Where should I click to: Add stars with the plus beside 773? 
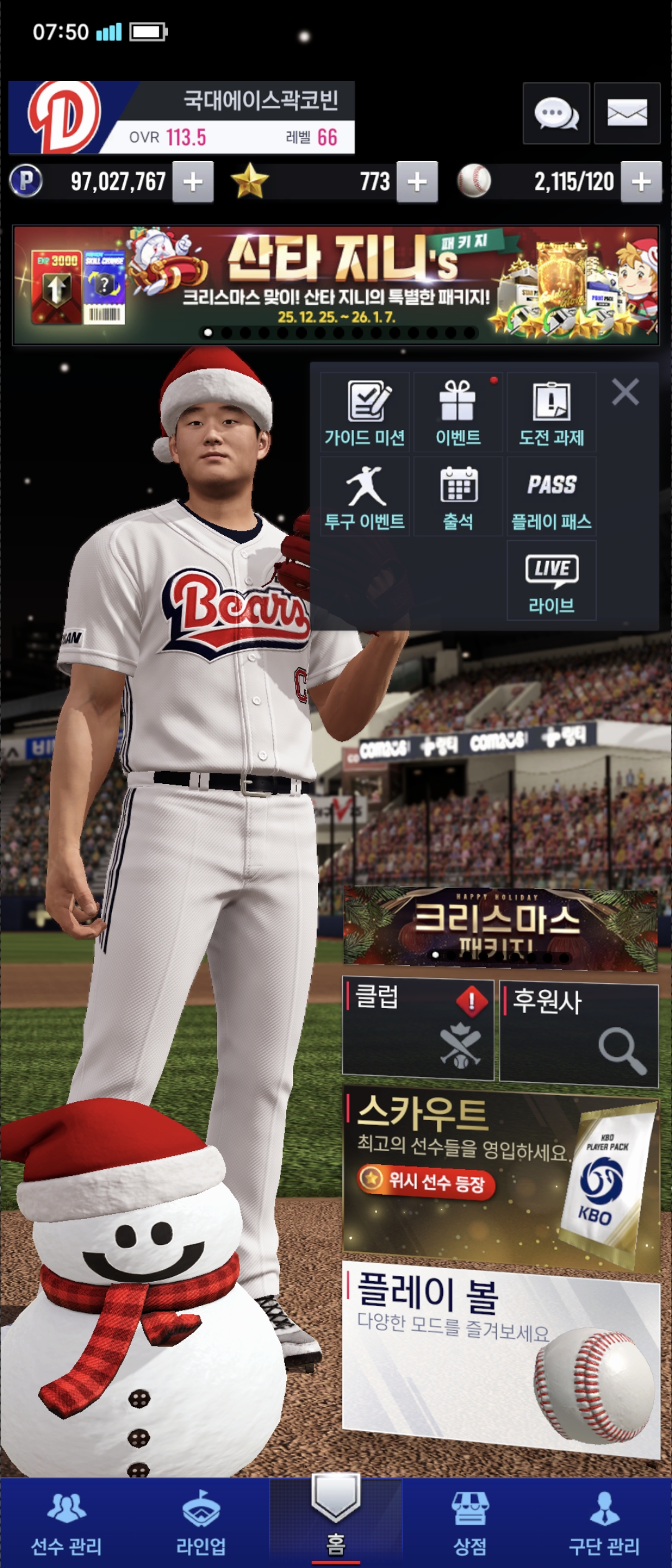coord(417,182)
